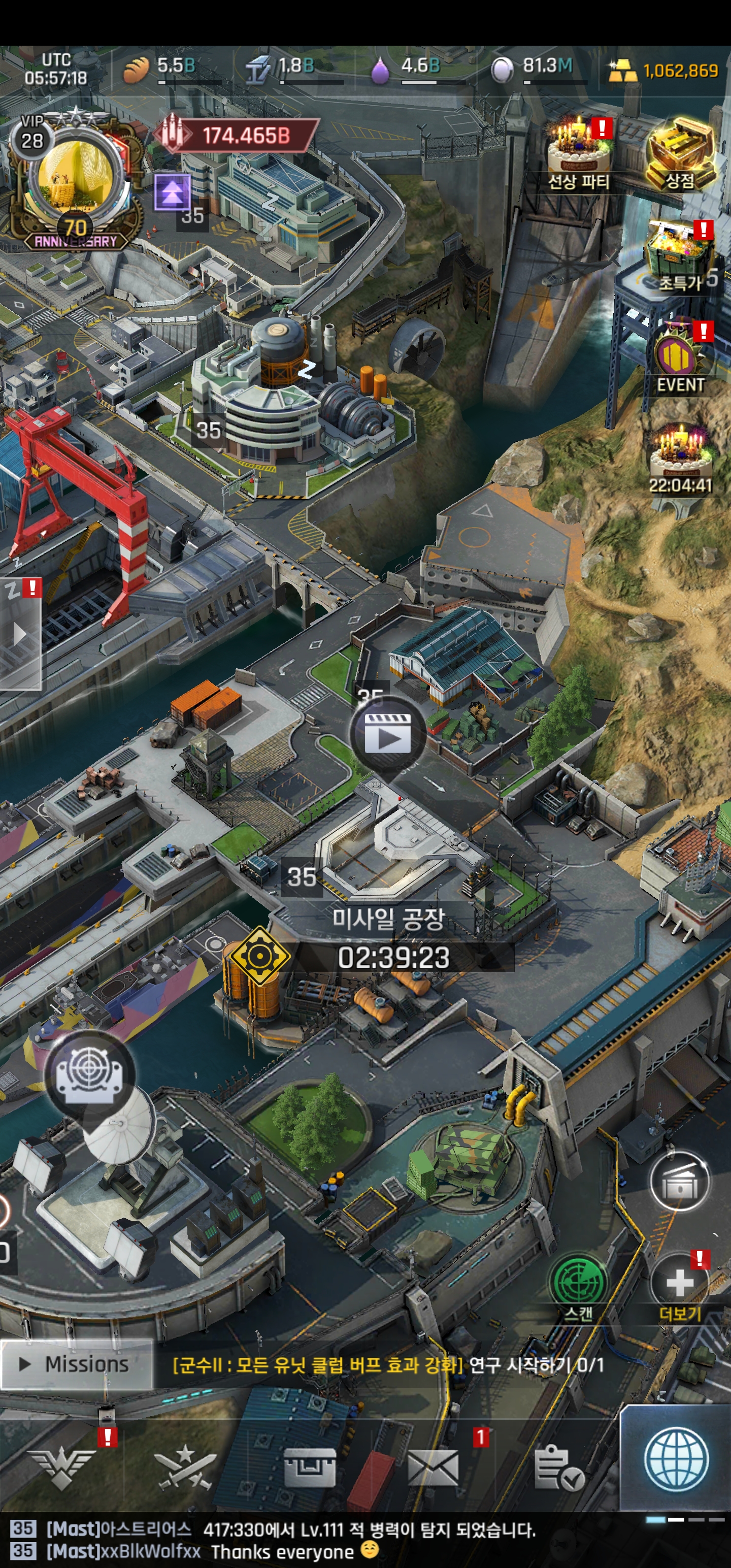Expand the Missions panel
Screen dimensions: 731x1568
[76, 1364]
